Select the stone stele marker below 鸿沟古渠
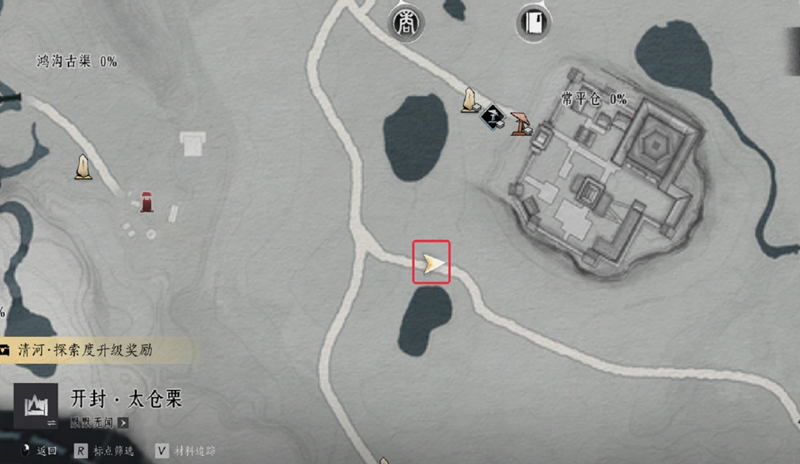Viewport: 800px width, 464px height. (84, 167)
